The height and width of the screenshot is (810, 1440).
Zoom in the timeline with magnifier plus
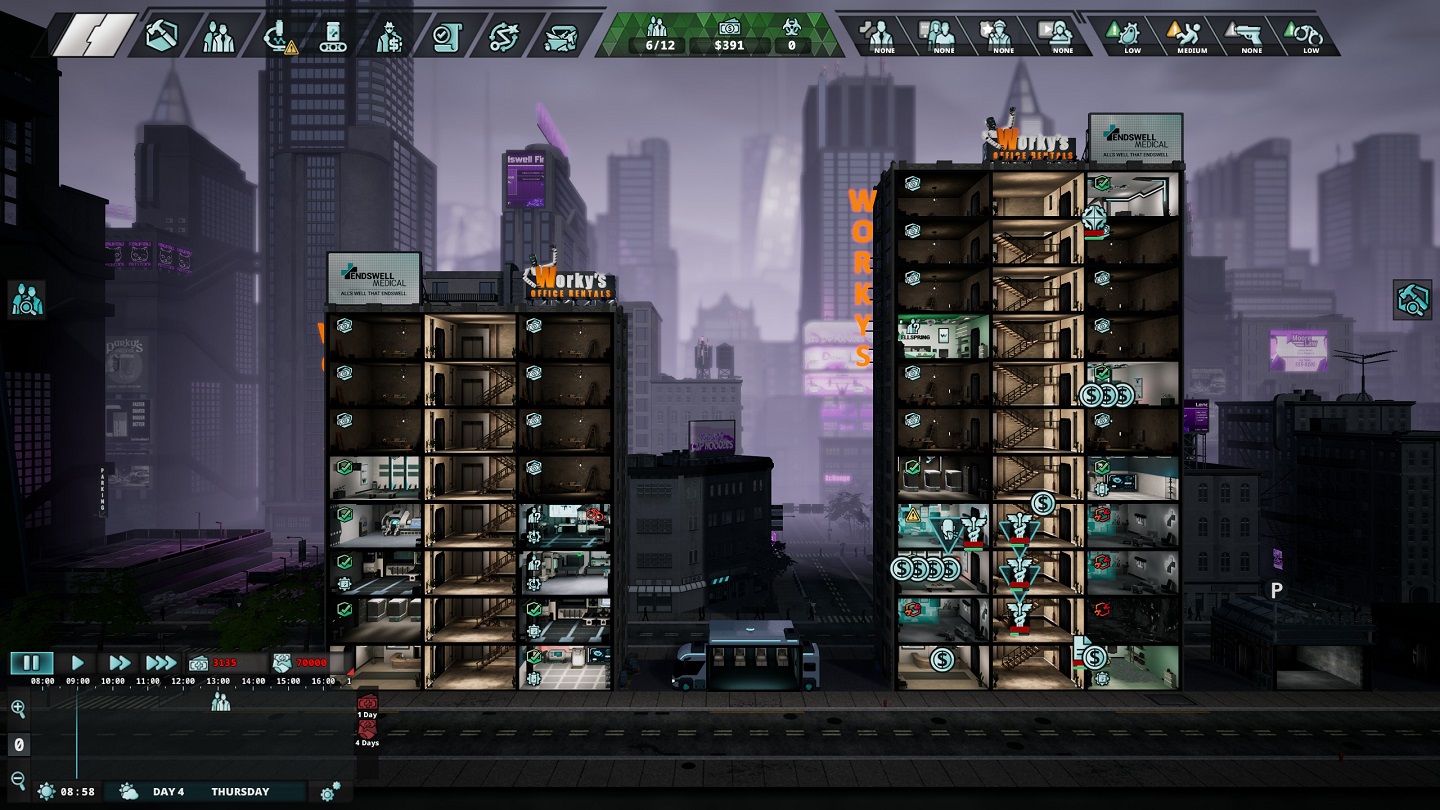click(x=18, y=709)
